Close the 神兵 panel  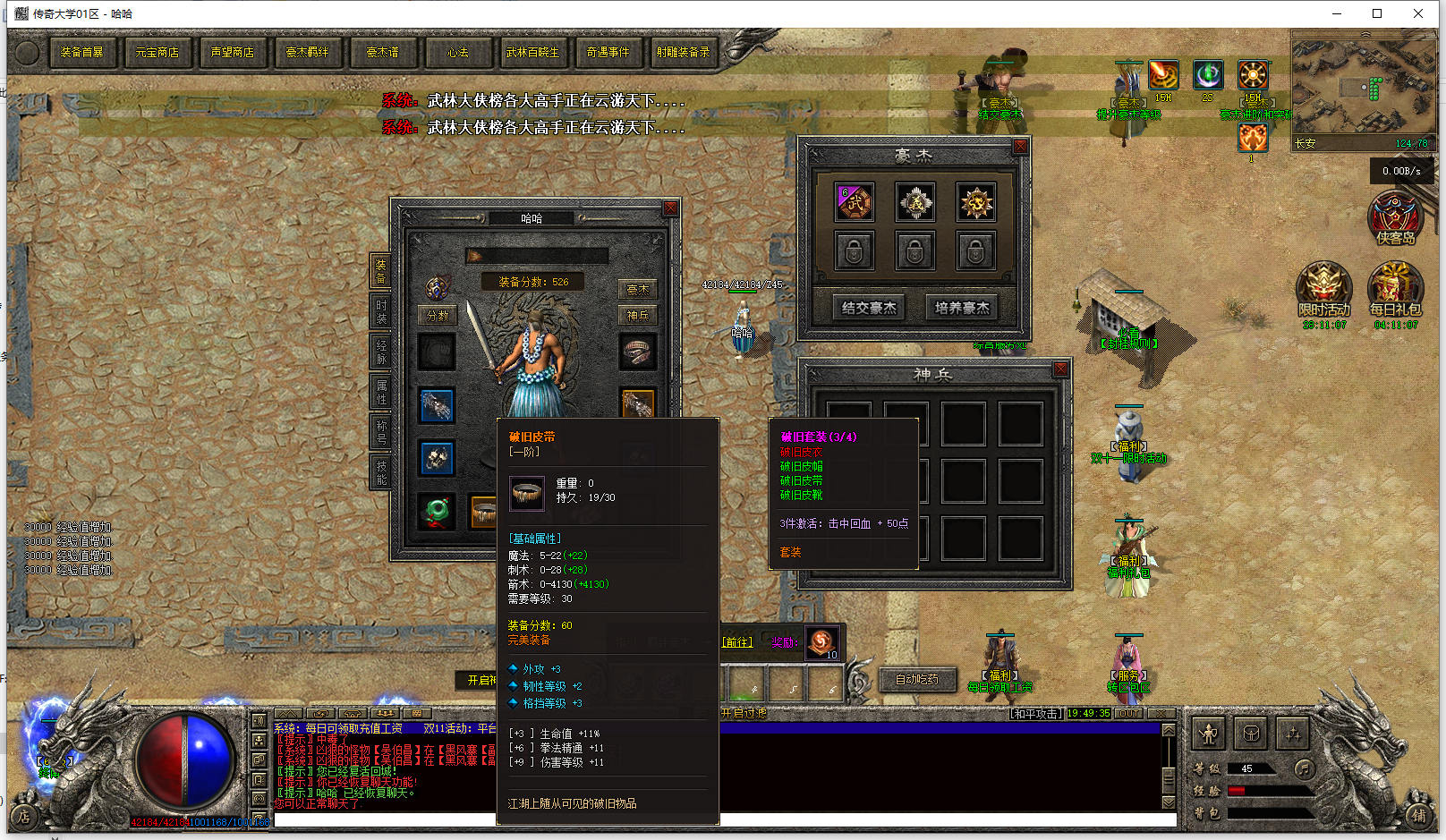pyautogui.click(x=1060, y=369)
